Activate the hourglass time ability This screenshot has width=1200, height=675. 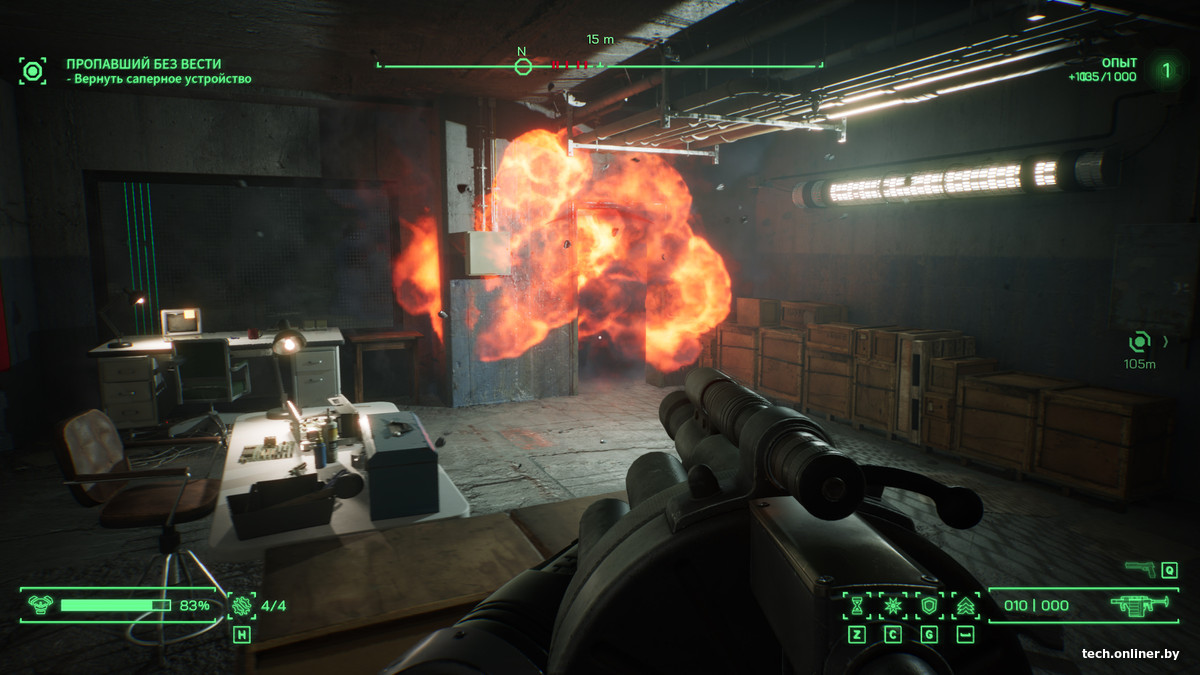(857, 605)
